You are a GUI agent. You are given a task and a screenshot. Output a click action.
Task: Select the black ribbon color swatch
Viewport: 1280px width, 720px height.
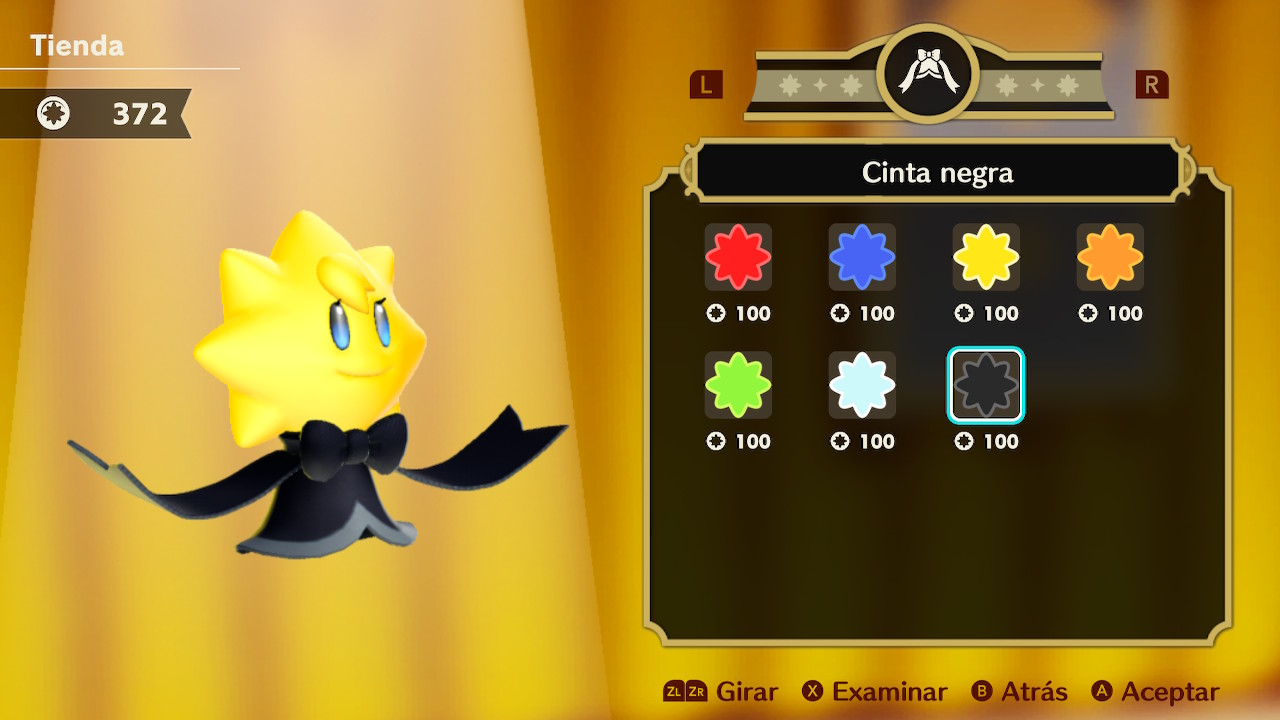986,385
